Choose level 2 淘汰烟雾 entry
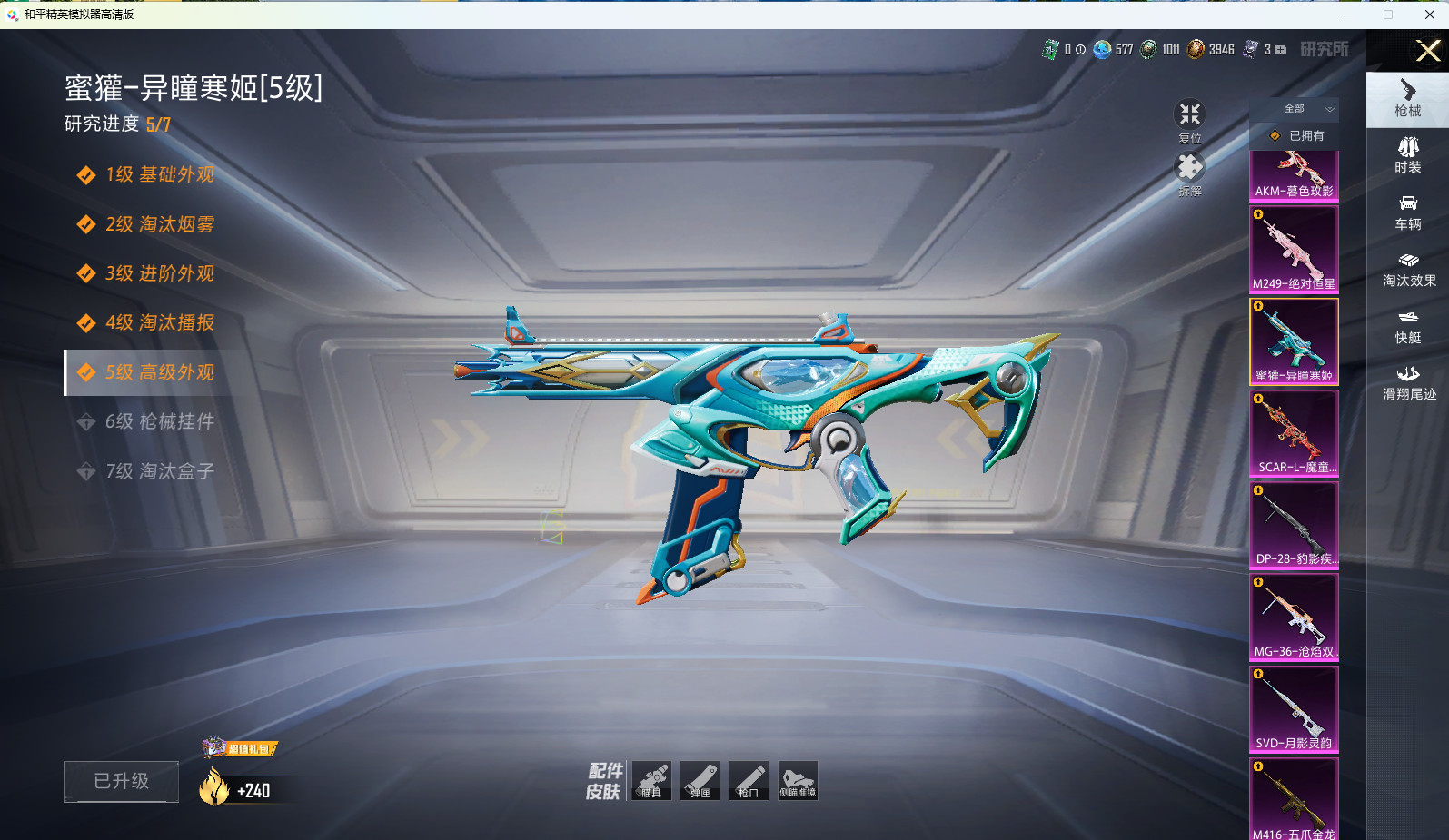 pos(159,224)
